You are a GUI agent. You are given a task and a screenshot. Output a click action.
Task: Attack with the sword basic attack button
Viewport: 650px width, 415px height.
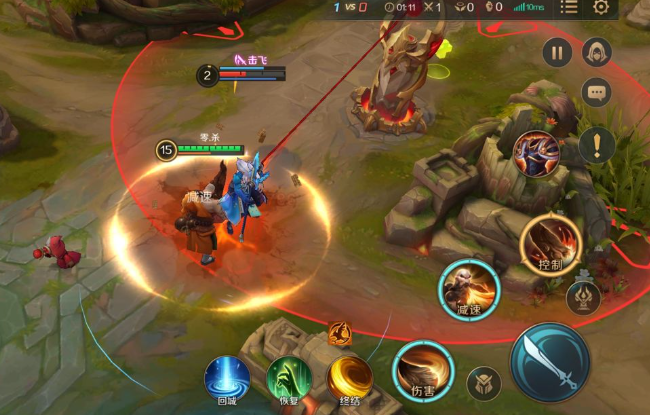pos(549,363)
